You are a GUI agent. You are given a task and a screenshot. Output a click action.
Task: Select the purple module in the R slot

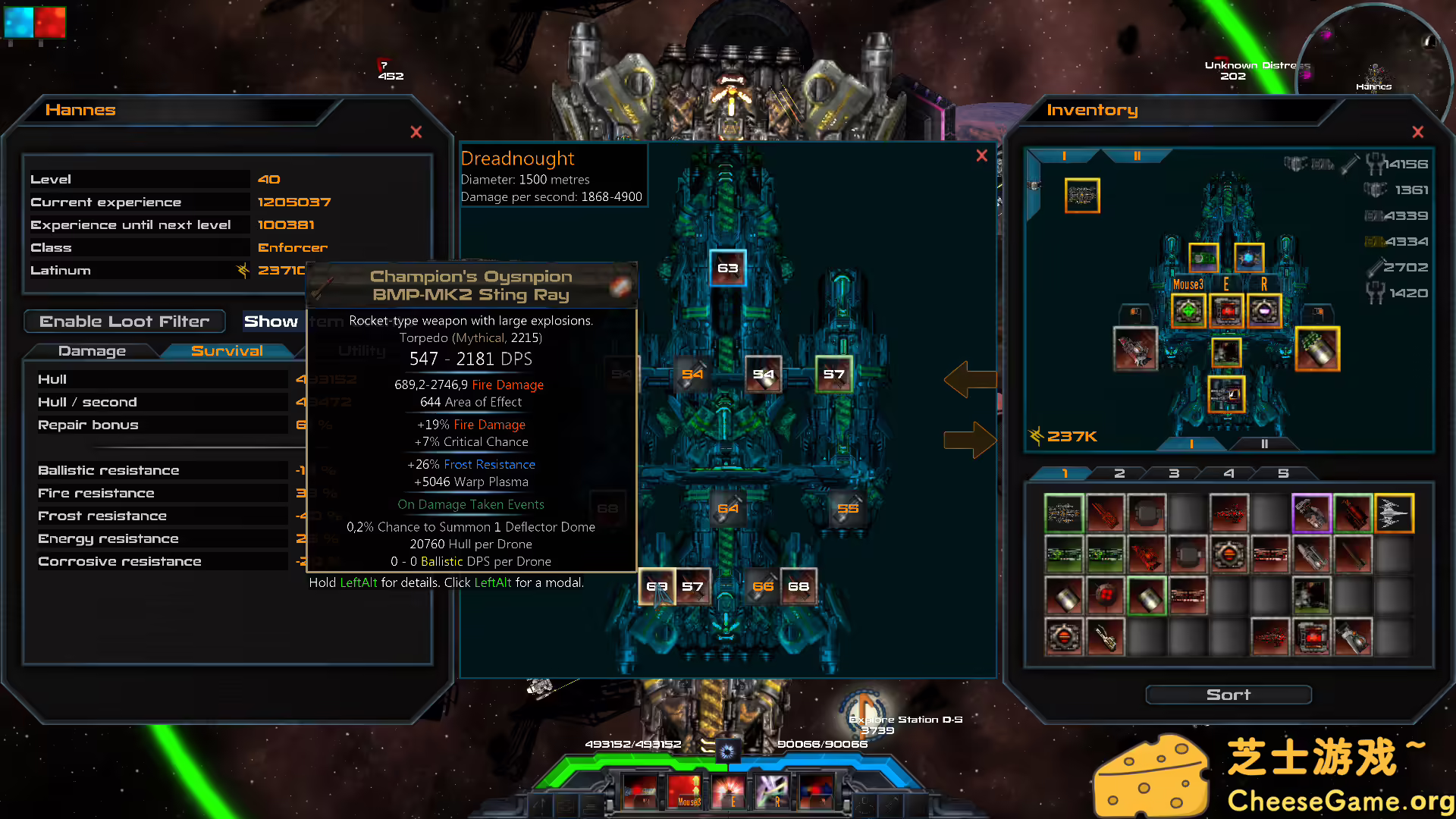pyautogui.click(x=1264, y=310)
